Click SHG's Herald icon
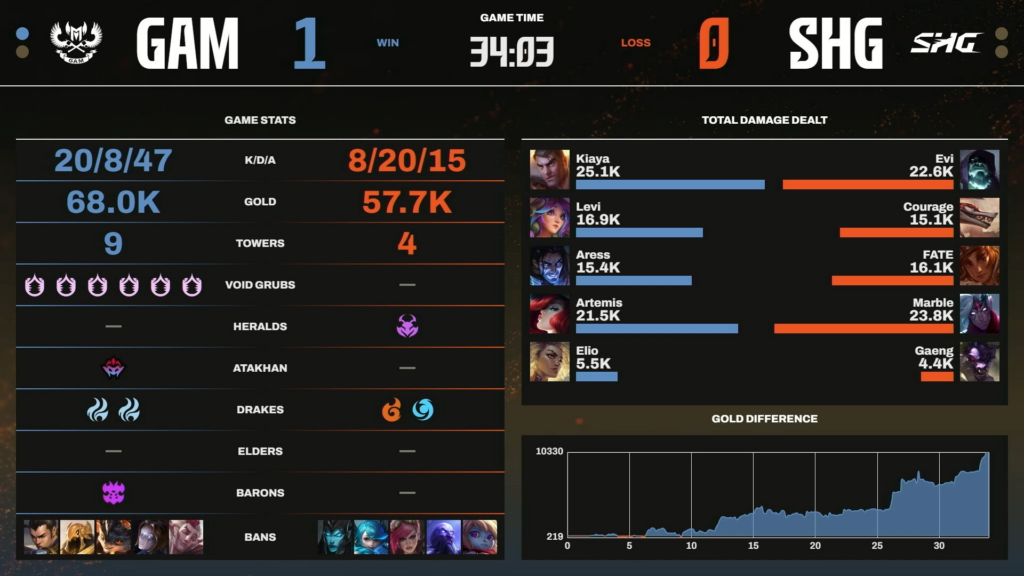 407,326
